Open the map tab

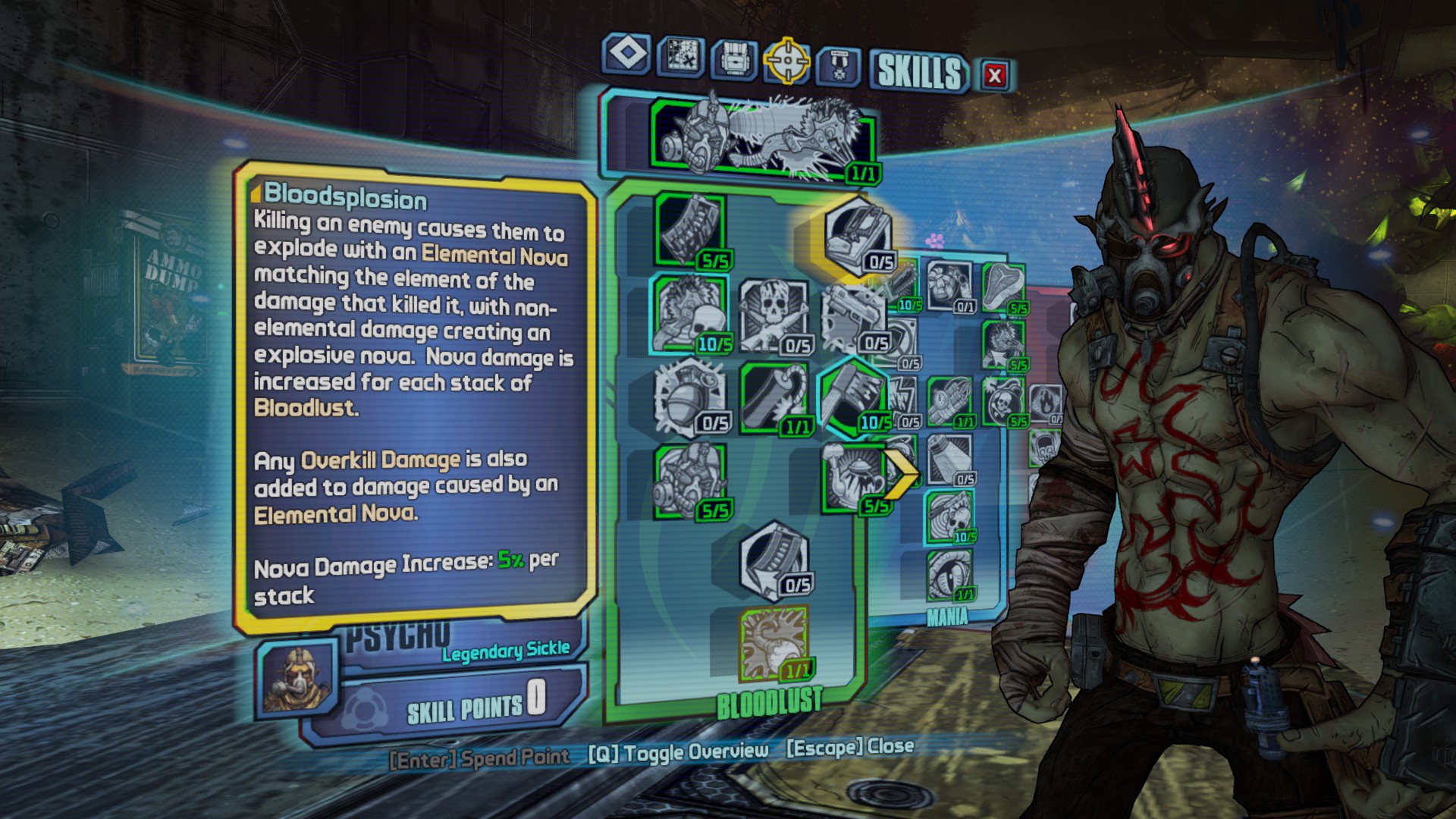(x=680, y=56)
